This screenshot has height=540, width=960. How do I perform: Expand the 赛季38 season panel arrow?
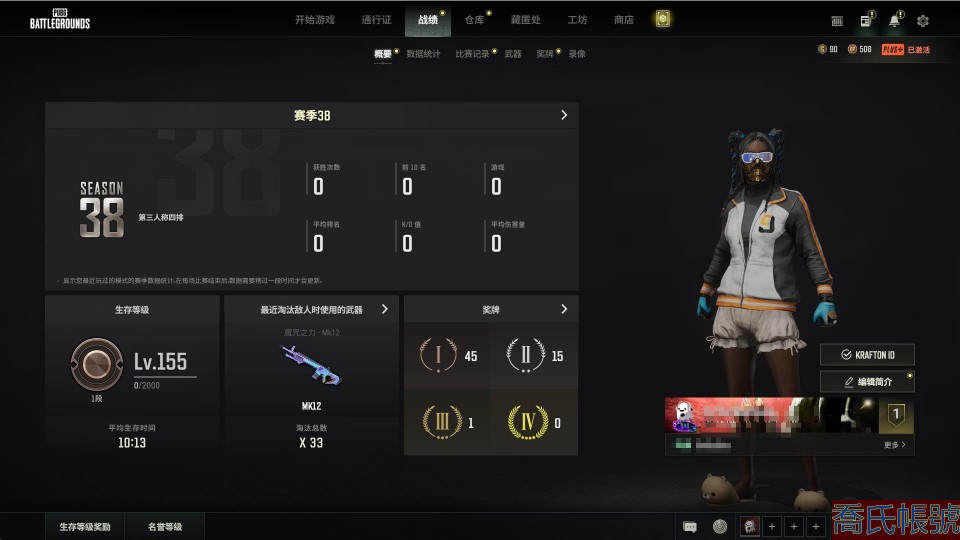click(564, 115)
